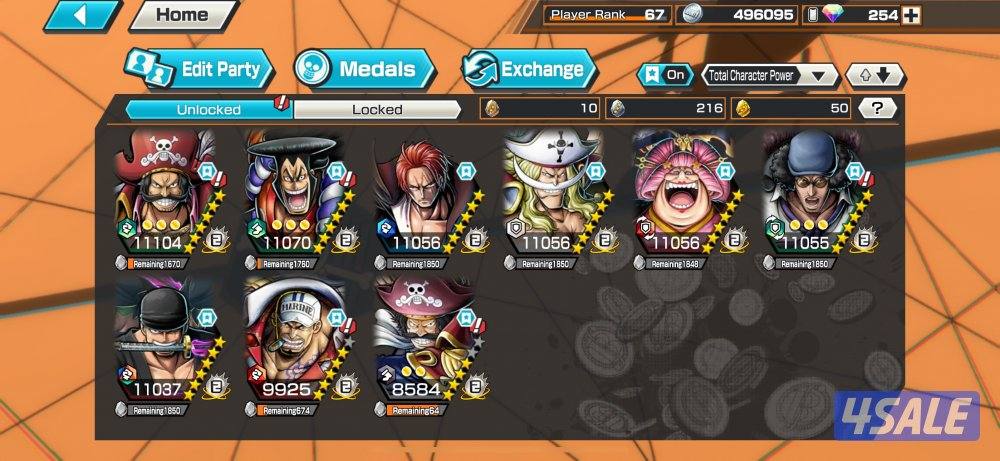Open the question mark help button
Image resolution: width=1000 pixels, height=461 pixels.
pos(877,109)
